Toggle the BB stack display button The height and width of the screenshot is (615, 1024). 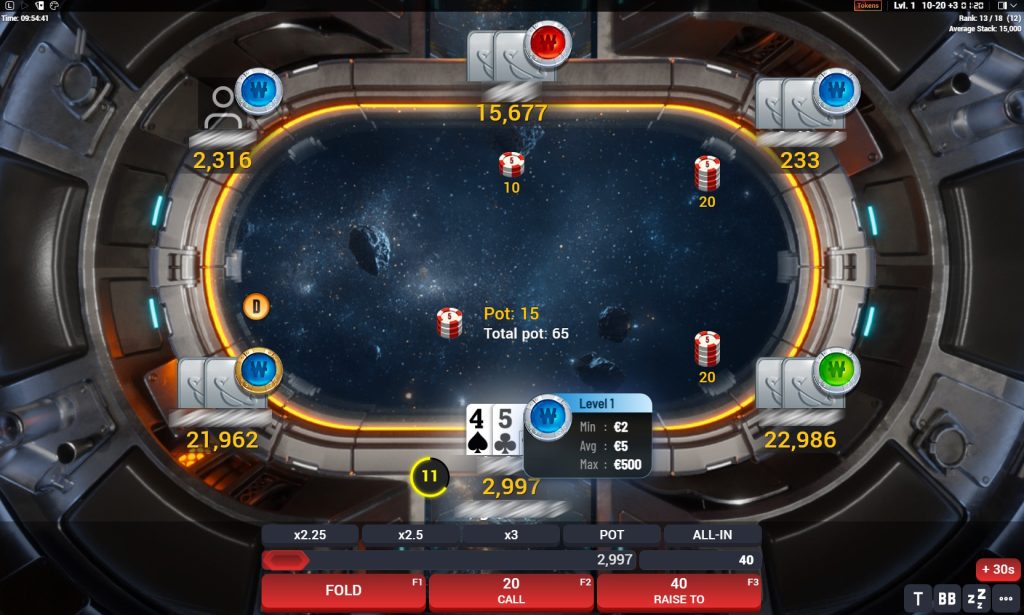(x=947, y=599)
